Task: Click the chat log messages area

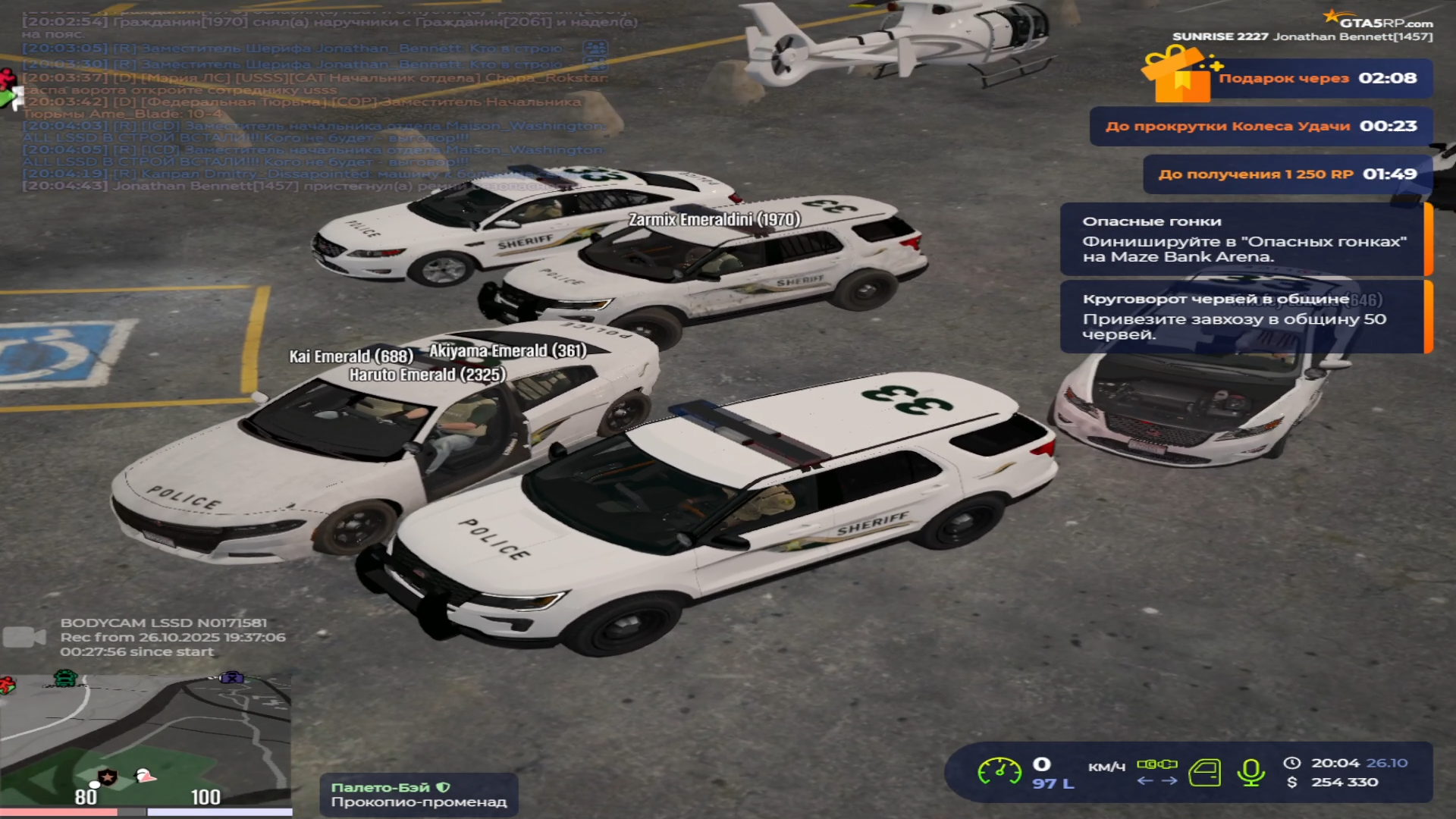Action: pos(318,106)
